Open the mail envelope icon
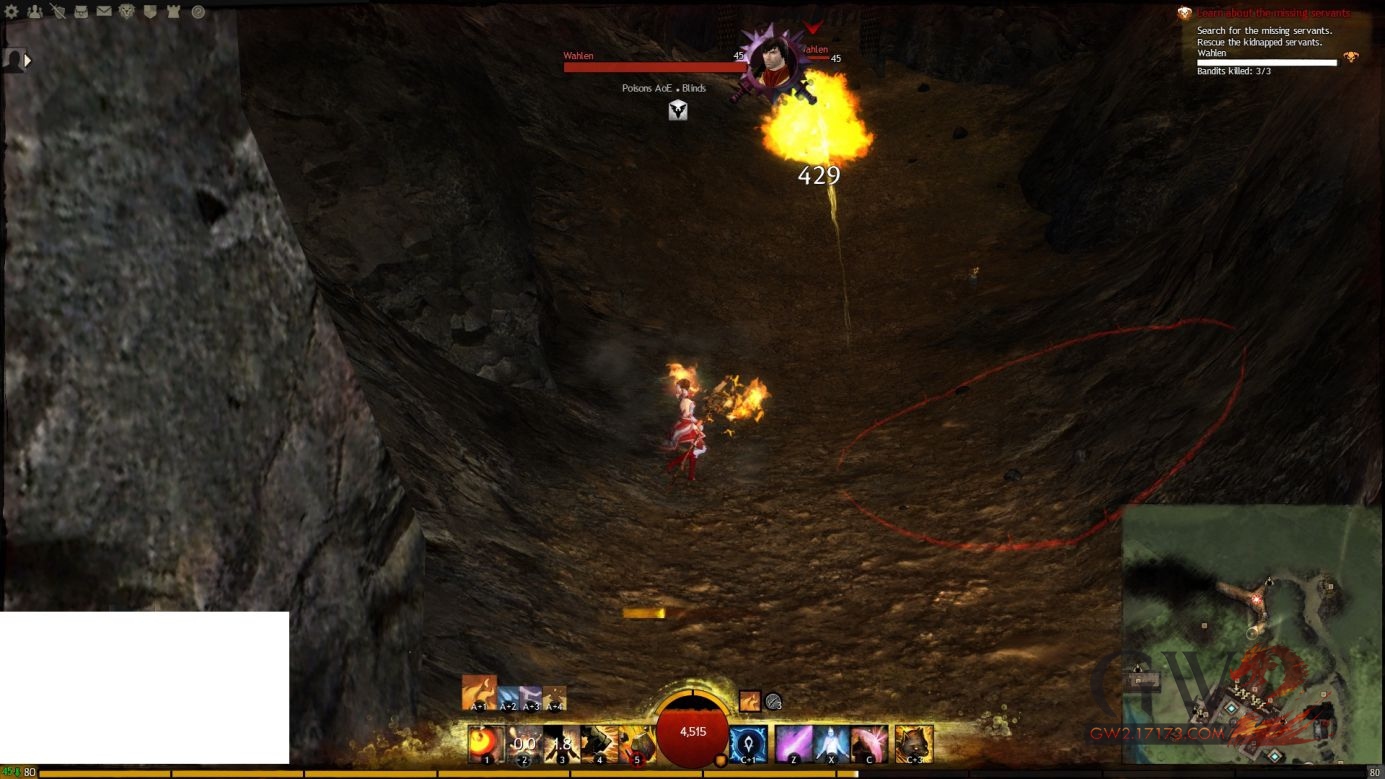The height and width of the screenshot is (779, 1385). pos(104,12)
